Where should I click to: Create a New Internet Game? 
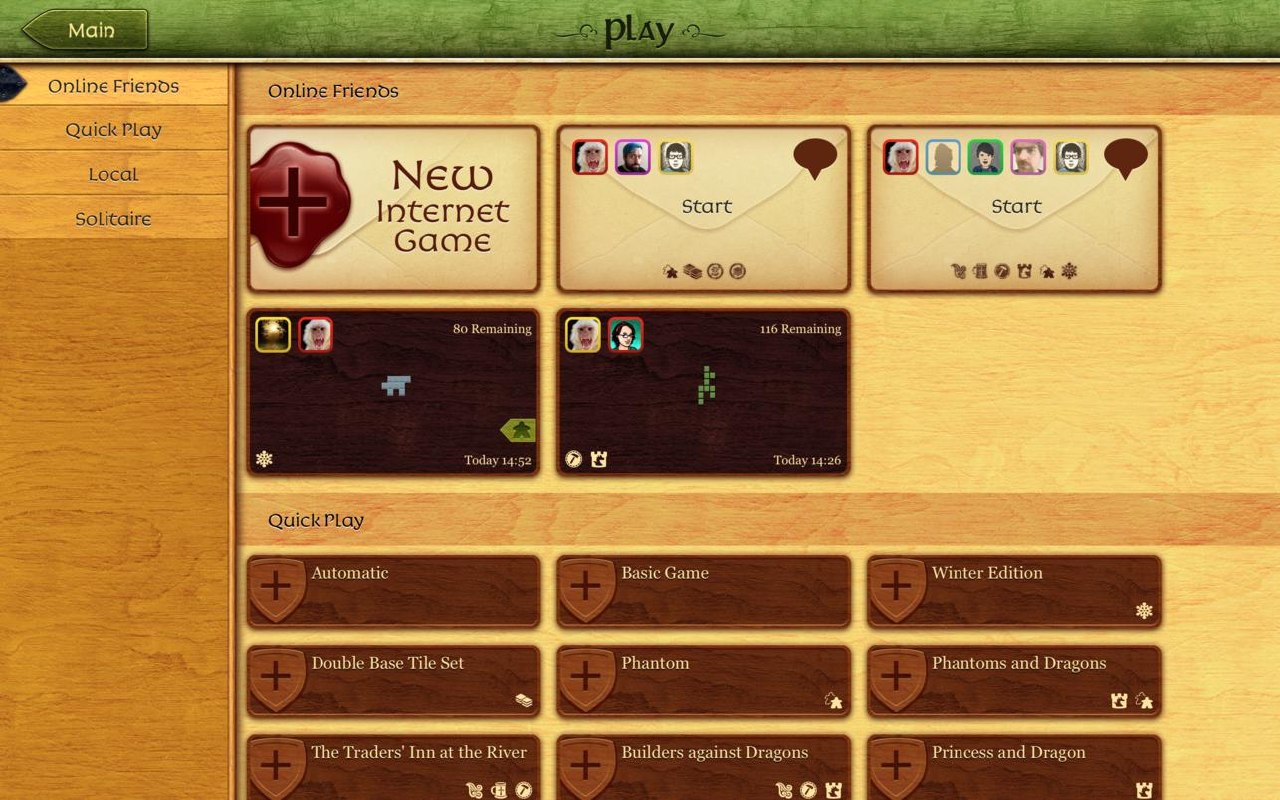click(x=393, y=209)
